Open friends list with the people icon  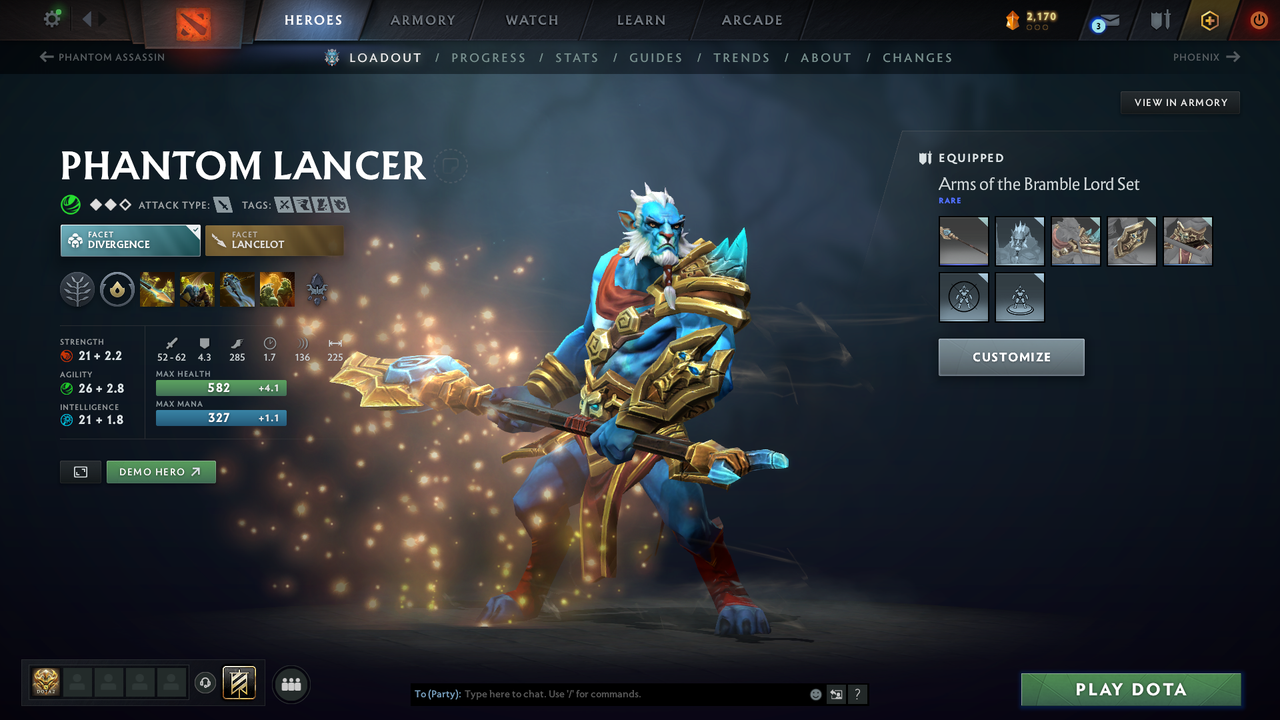point(290,683)
